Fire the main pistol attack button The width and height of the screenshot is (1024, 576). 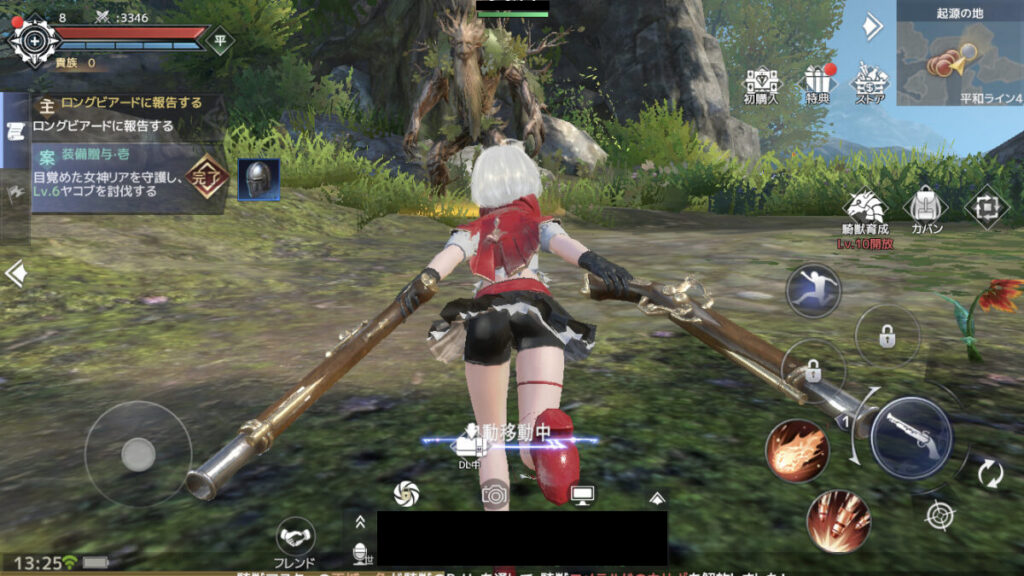tap(910, 438)
